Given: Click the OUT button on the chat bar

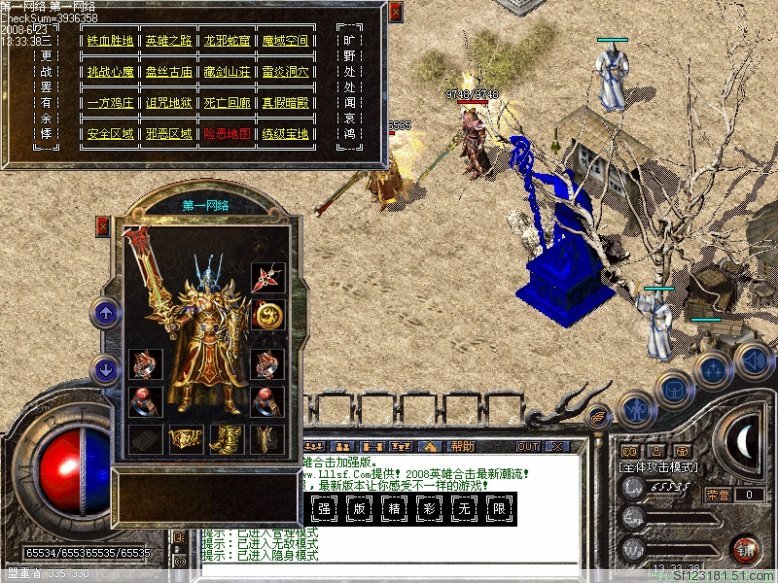Looking at the screenshot, I should pyautogui.click(x=528, y=446).
